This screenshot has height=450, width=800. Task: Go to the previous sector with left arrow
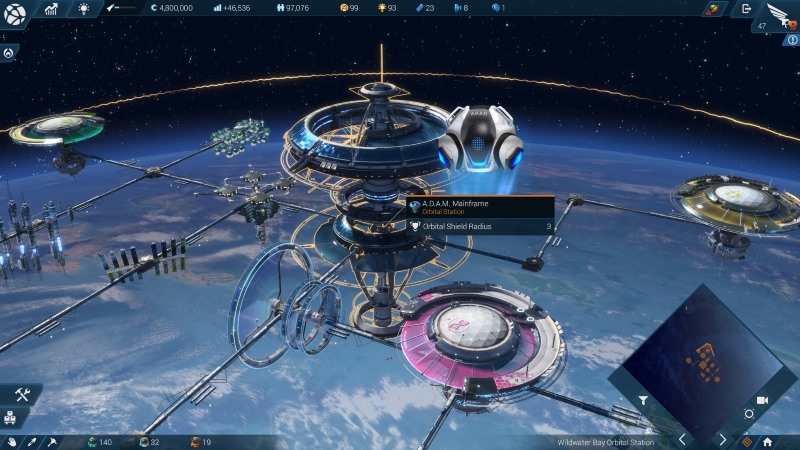(x=683, y=439)
